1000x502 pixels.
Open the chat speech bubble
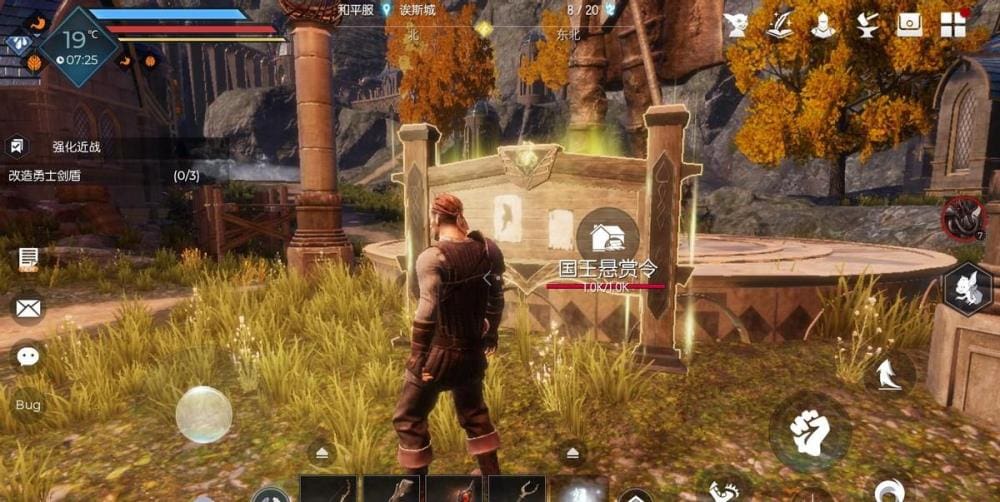tap(28, 356)
